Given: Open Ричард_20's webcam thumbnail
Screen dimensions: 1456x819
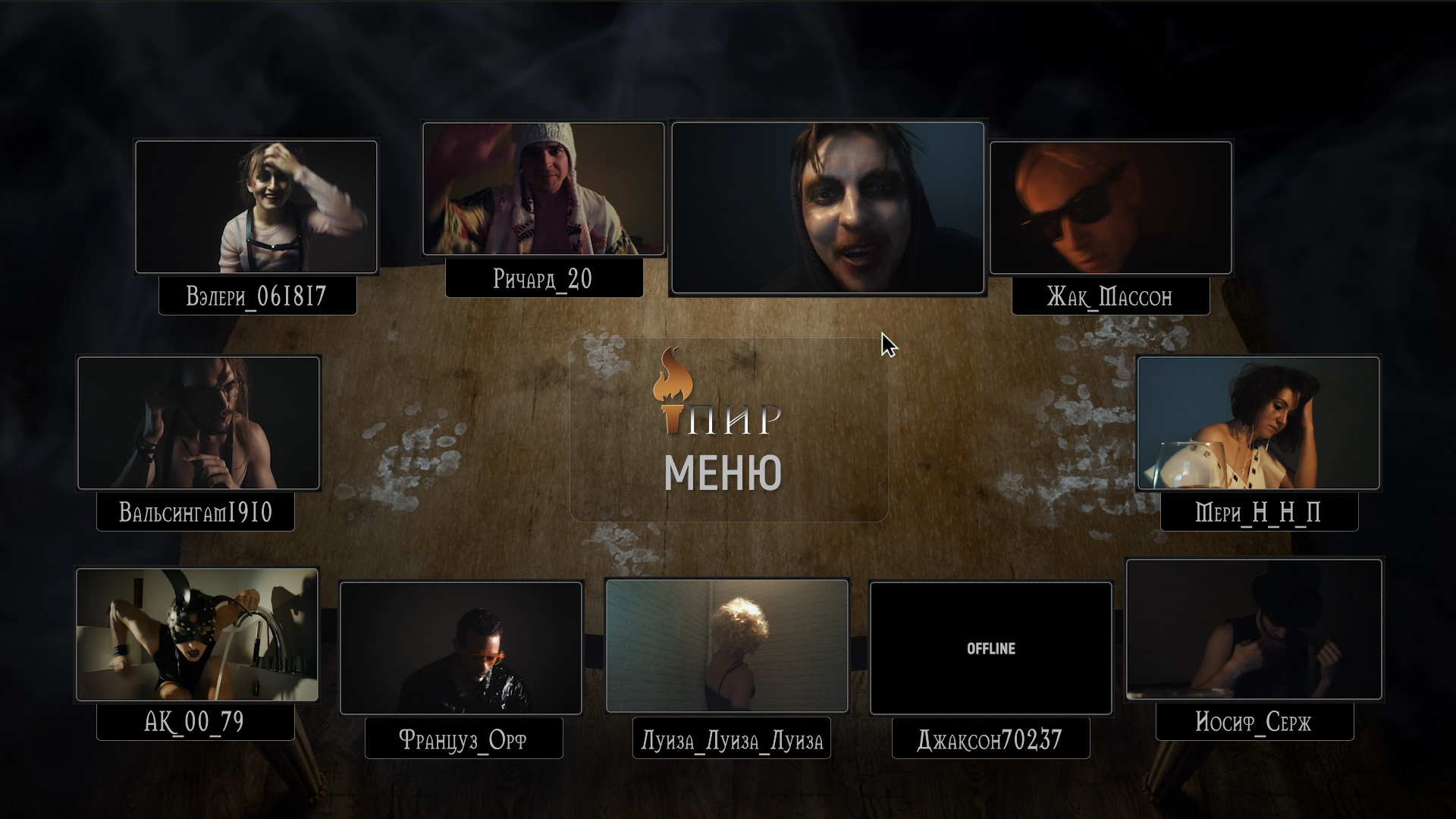Looking at the screenshot, I should (543, 189).
